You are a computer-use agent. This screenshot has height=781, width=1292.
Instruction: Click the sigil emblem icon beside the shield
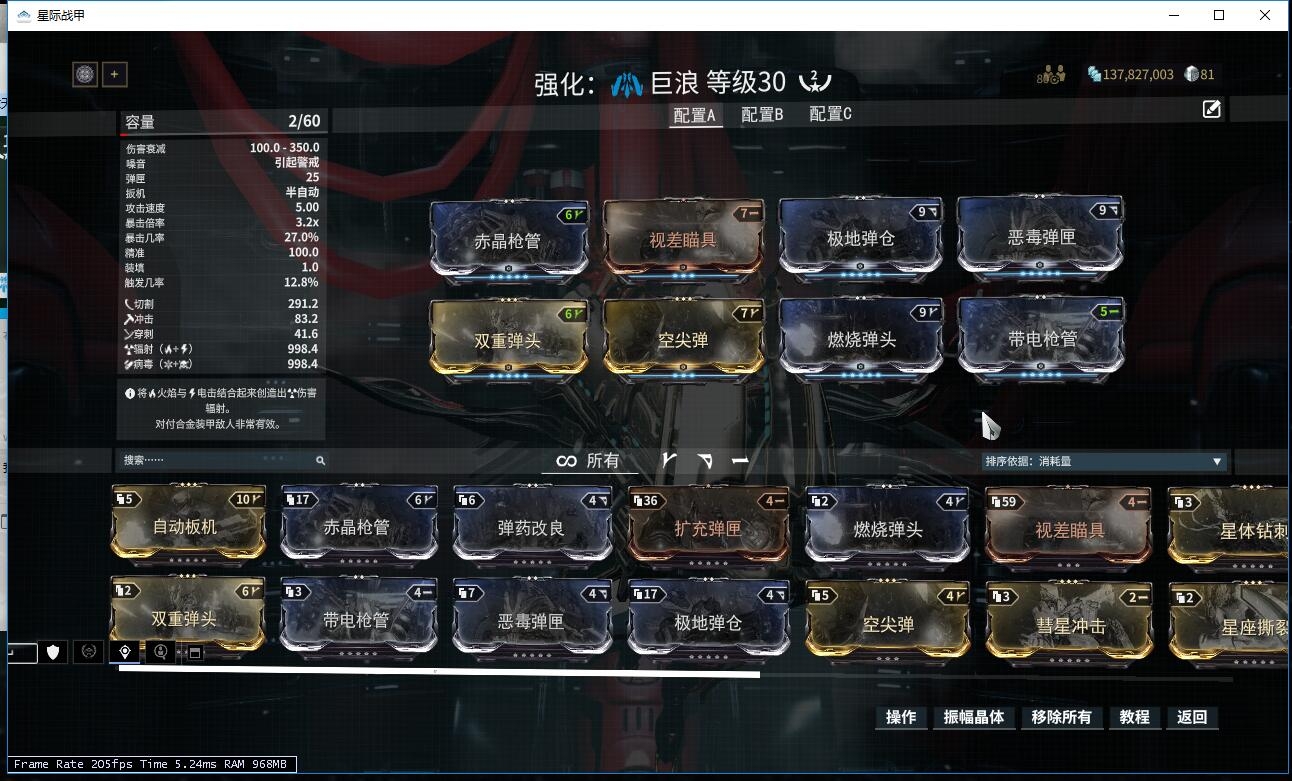click(x=88, y=651)
